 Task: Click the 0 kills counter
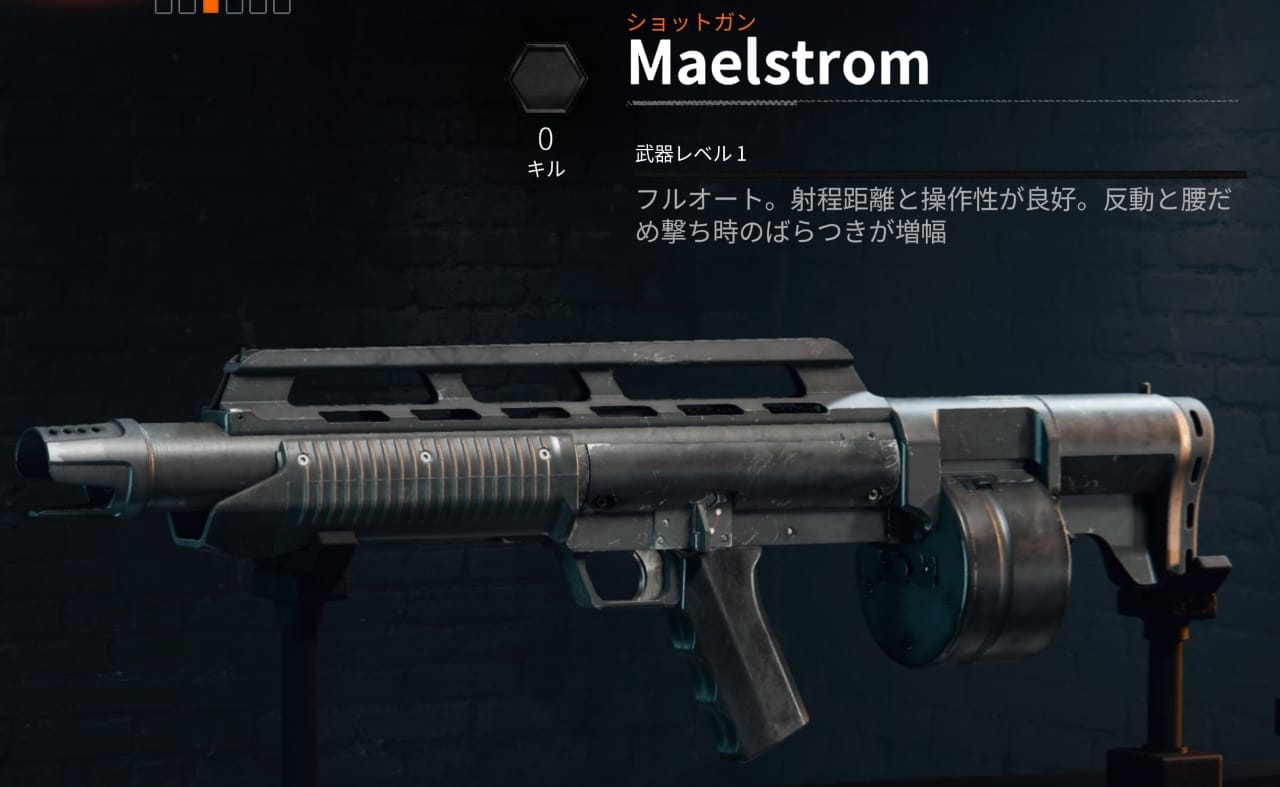click(x=546, y=138)
